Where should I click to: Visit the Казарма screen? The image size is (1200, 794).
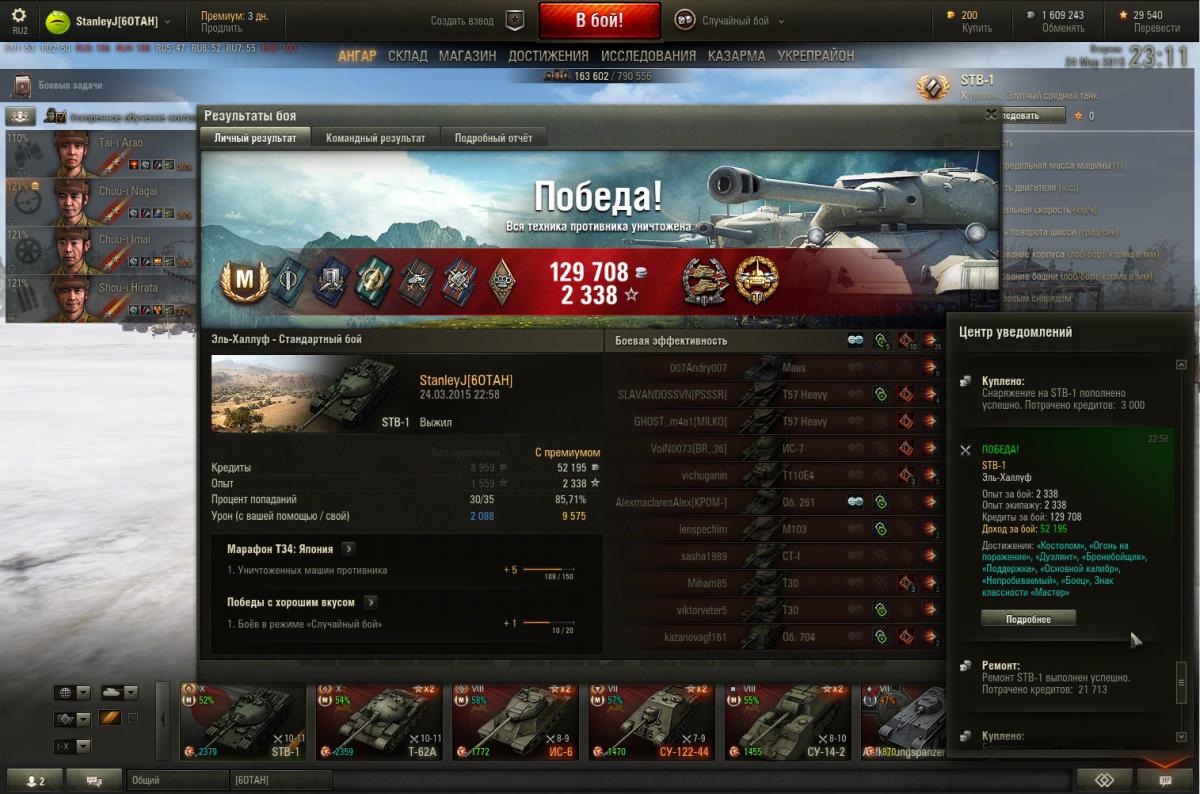click(736, 56)
